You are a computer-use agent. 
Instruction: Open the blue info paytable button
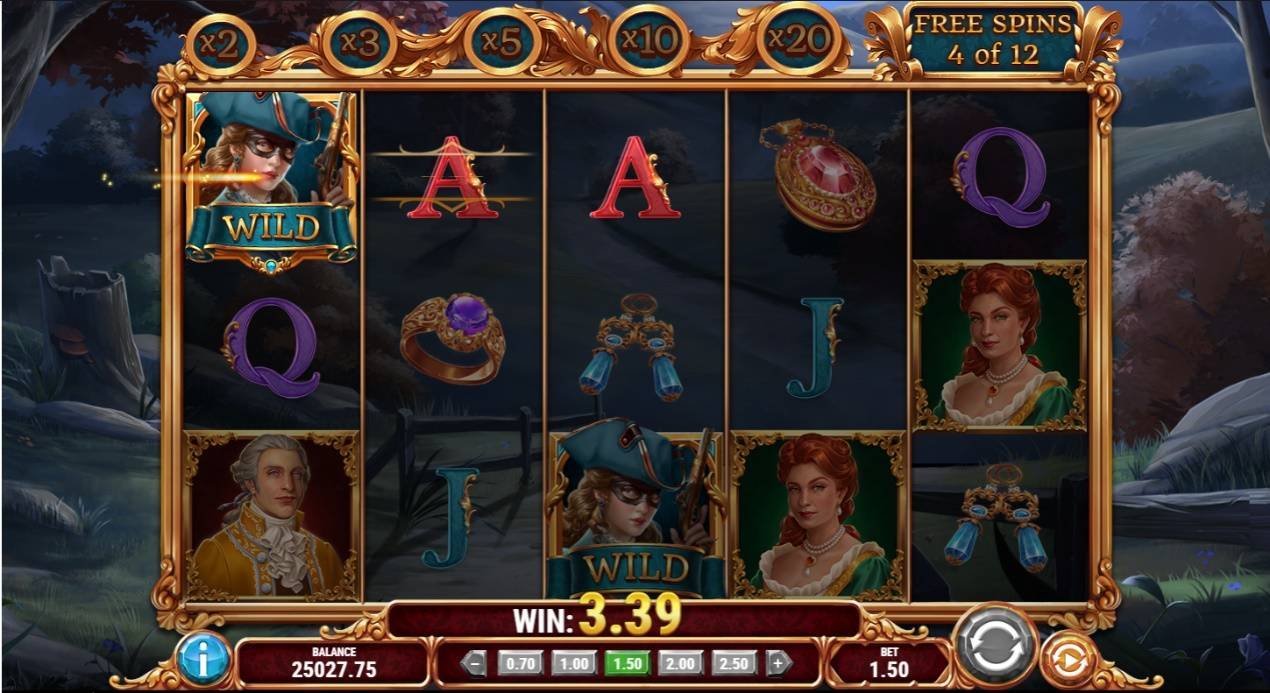click(204, 659)
